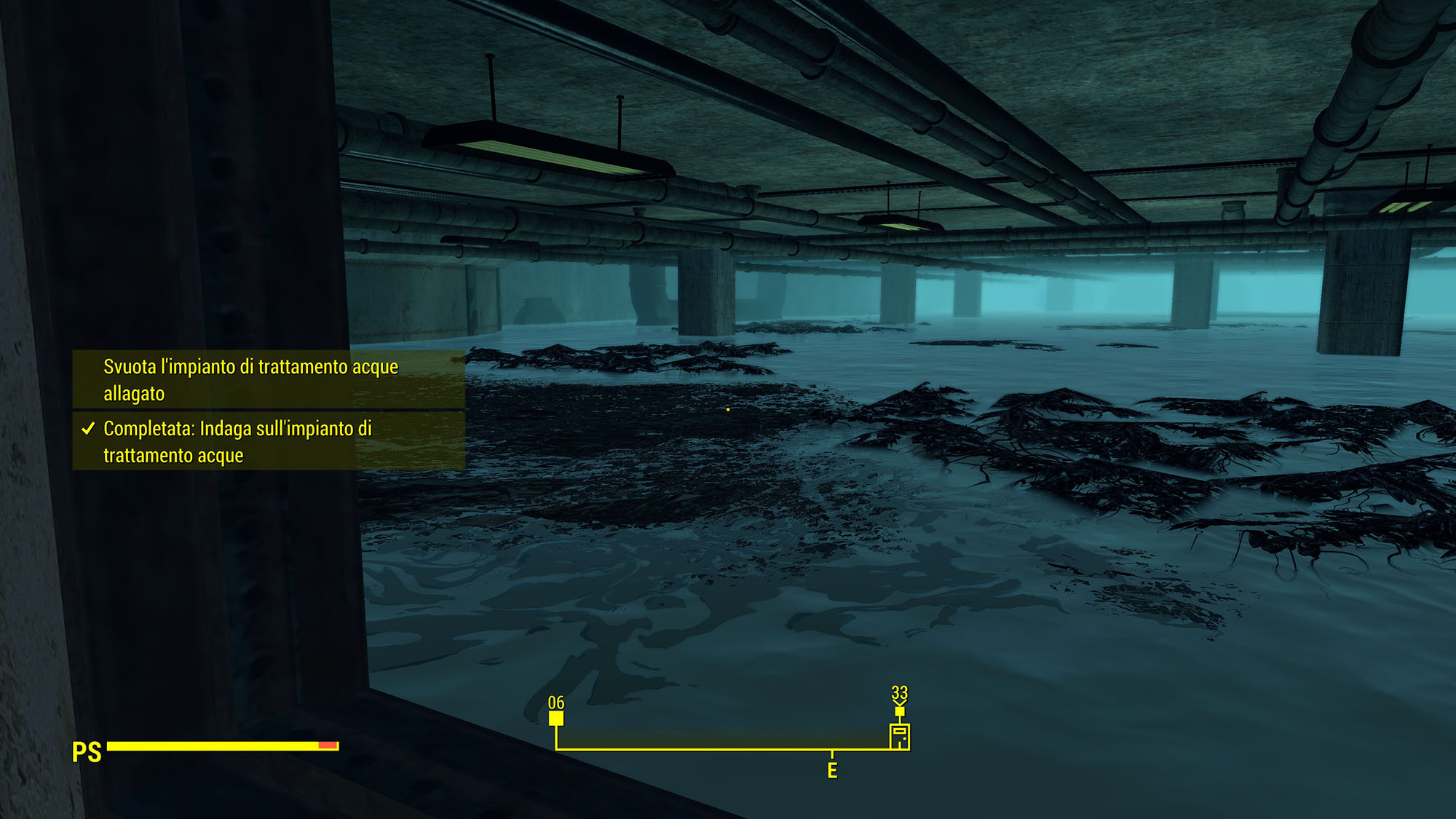1456x819 pixels.
Task: Select the "Svuota l'impianto di trattamento acque allagato" objective
Action: coord(250,379)
